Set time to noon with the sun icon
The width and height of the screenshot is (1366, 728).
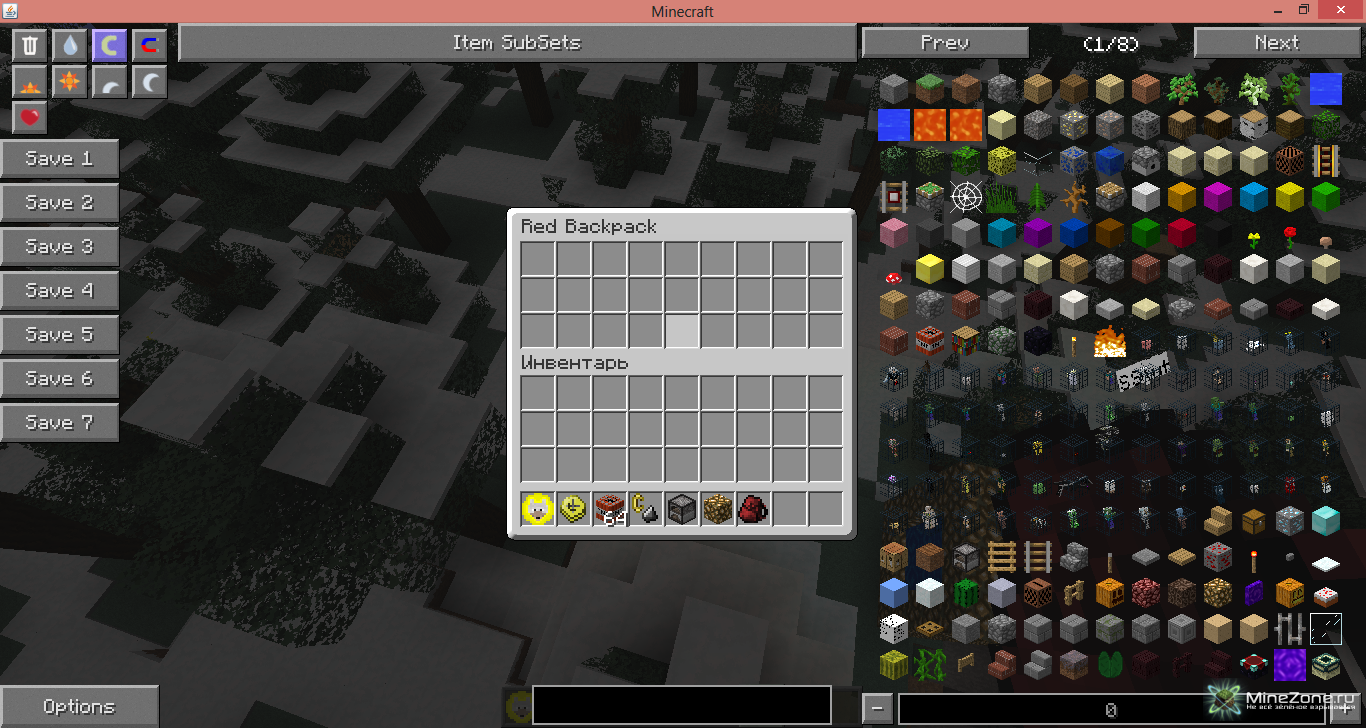coord(69,82)
